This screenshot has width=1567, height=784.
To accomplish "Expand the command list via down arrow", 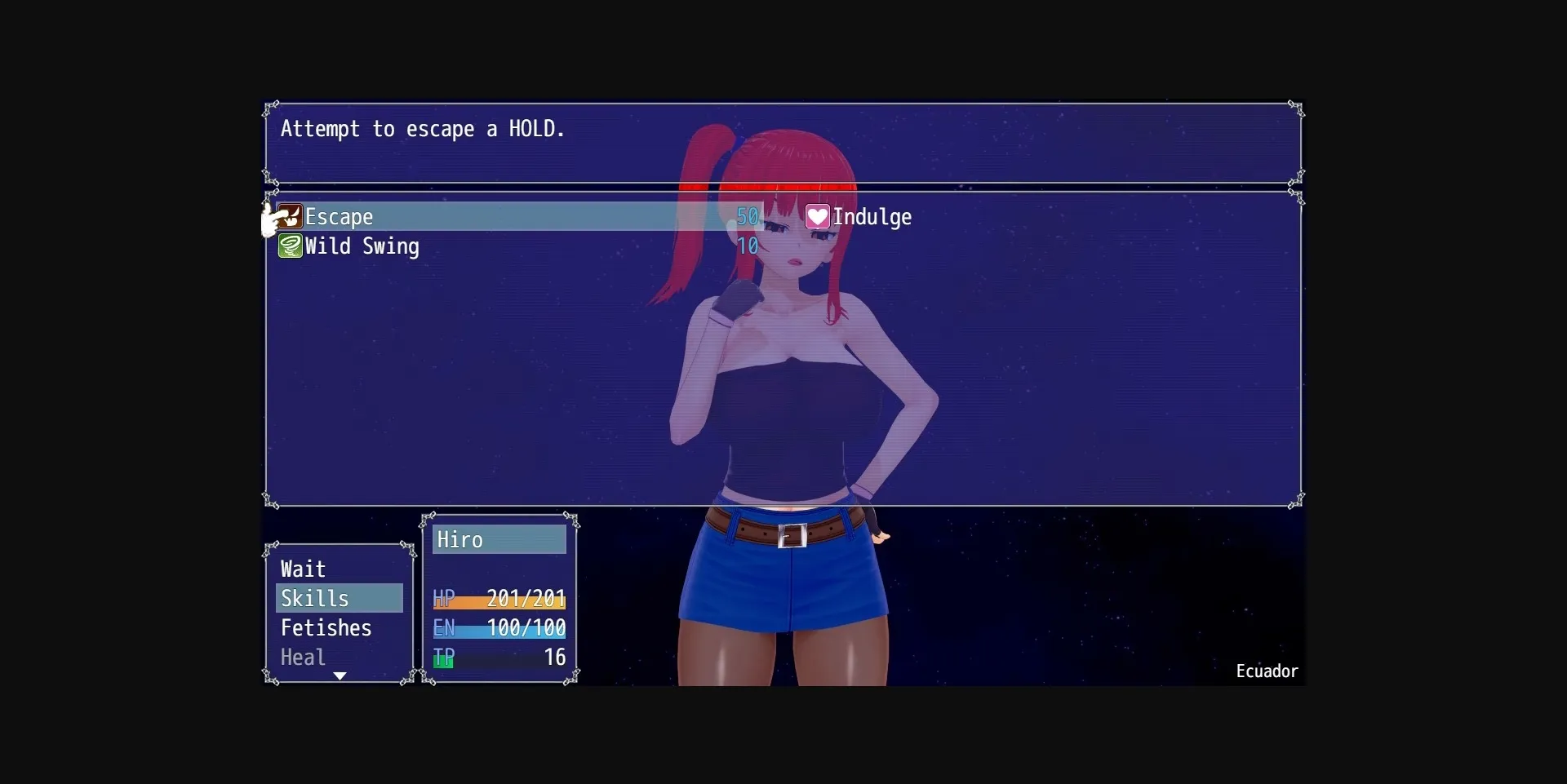I will point(340,676).
